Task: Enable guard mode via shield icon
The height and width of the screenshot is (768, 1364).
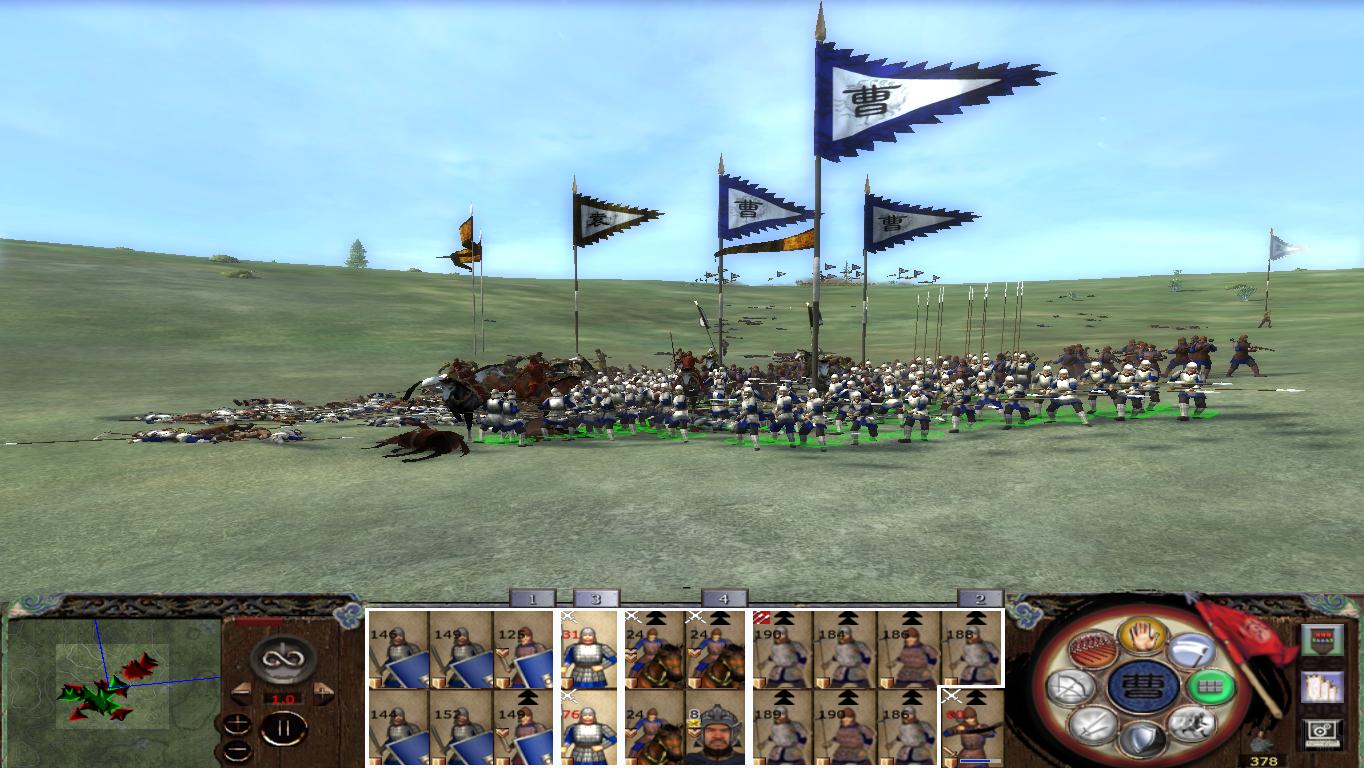Action: [1141, 738]
